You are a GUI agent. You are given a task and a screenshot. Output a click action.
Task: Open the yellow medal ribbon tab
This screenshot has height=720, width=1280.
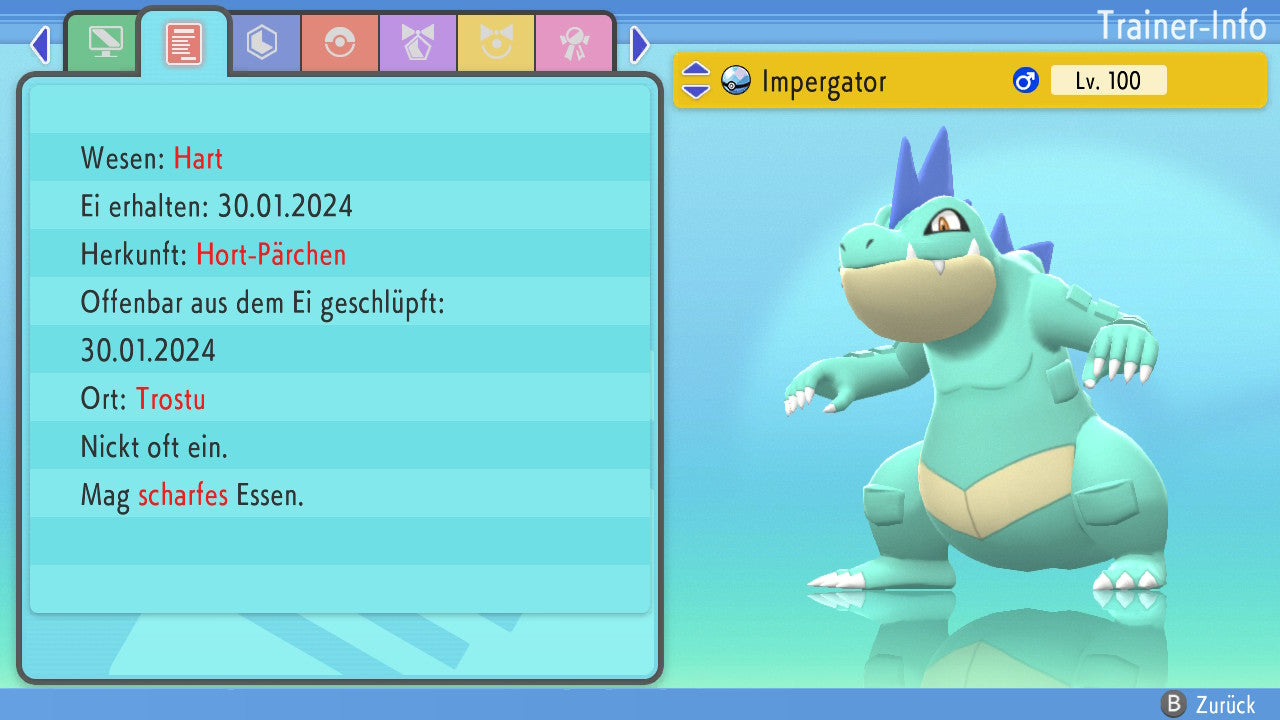pos(496,43)
